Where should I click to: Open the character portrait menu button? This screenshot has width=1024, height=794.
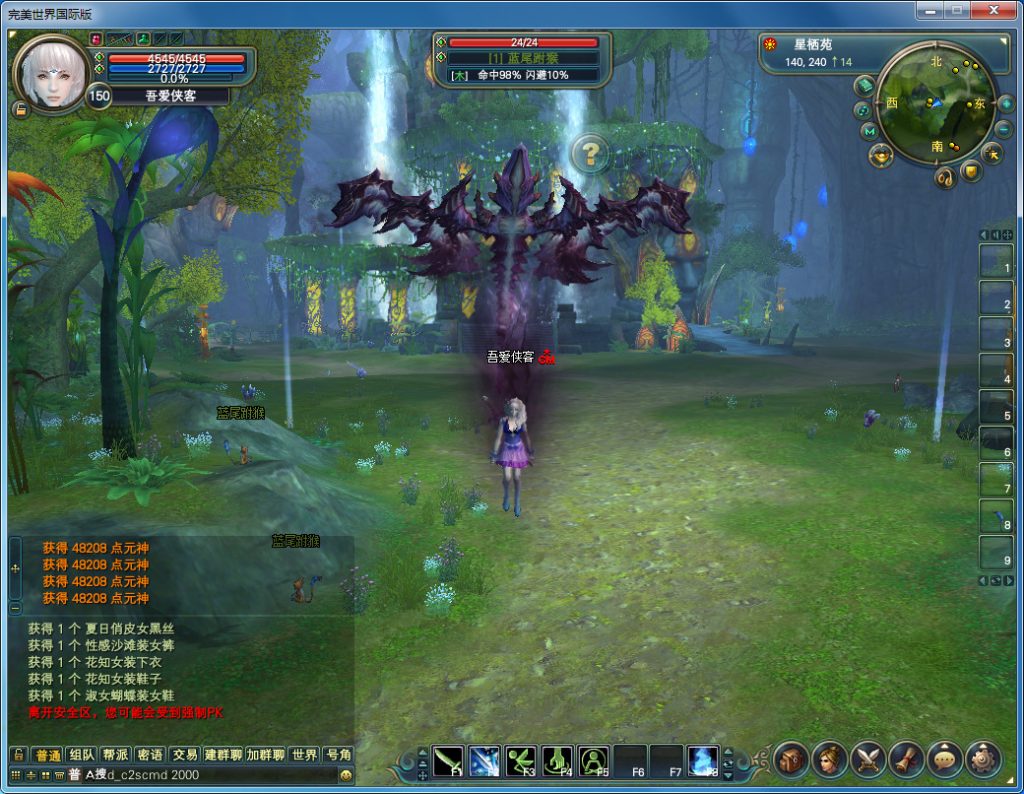[x=829, y=760]
